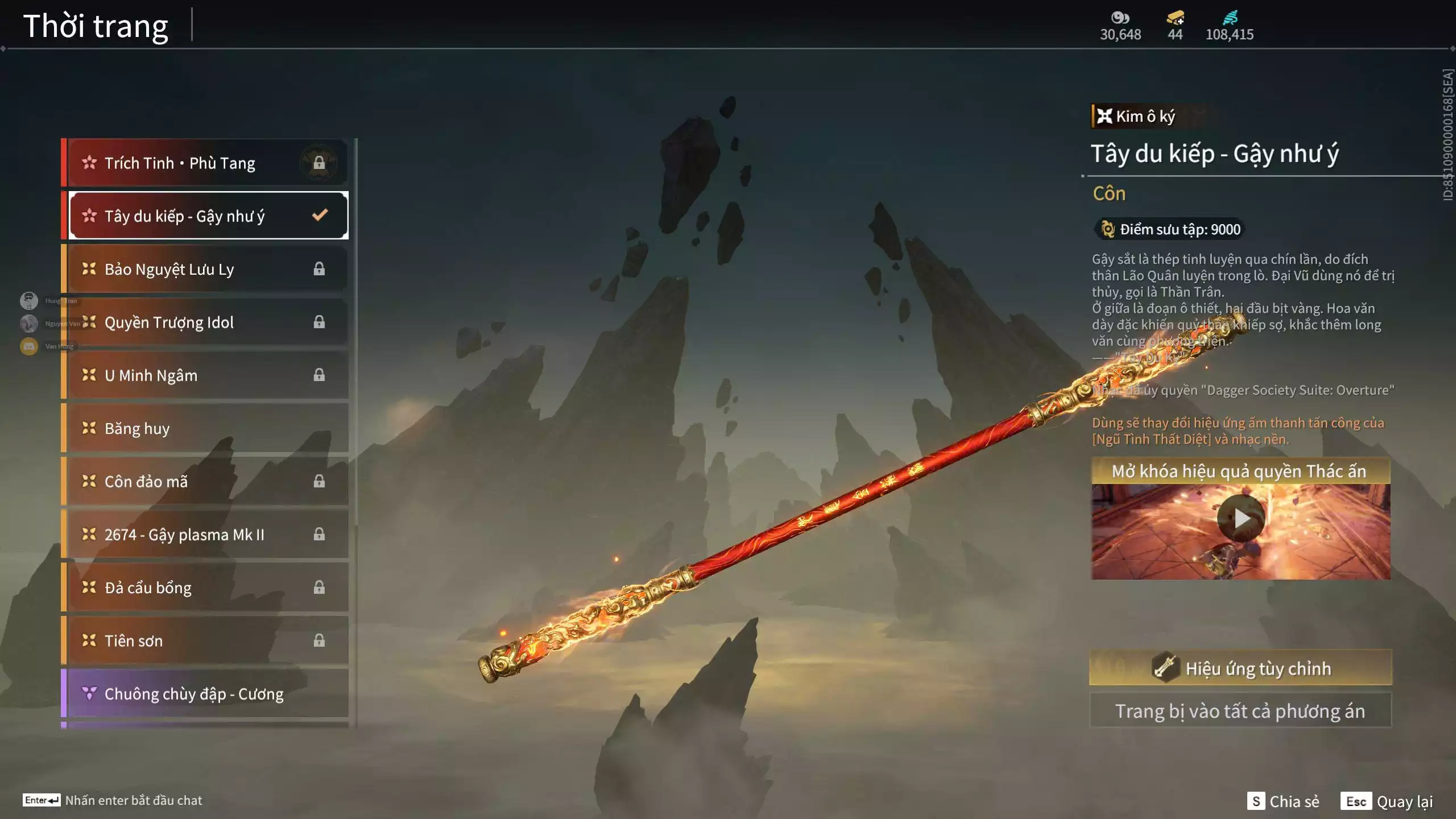The width and height of the screenshot is (1456, 819).
Task: Choose the Tiên sơn skin
Action: coord(205,641)
